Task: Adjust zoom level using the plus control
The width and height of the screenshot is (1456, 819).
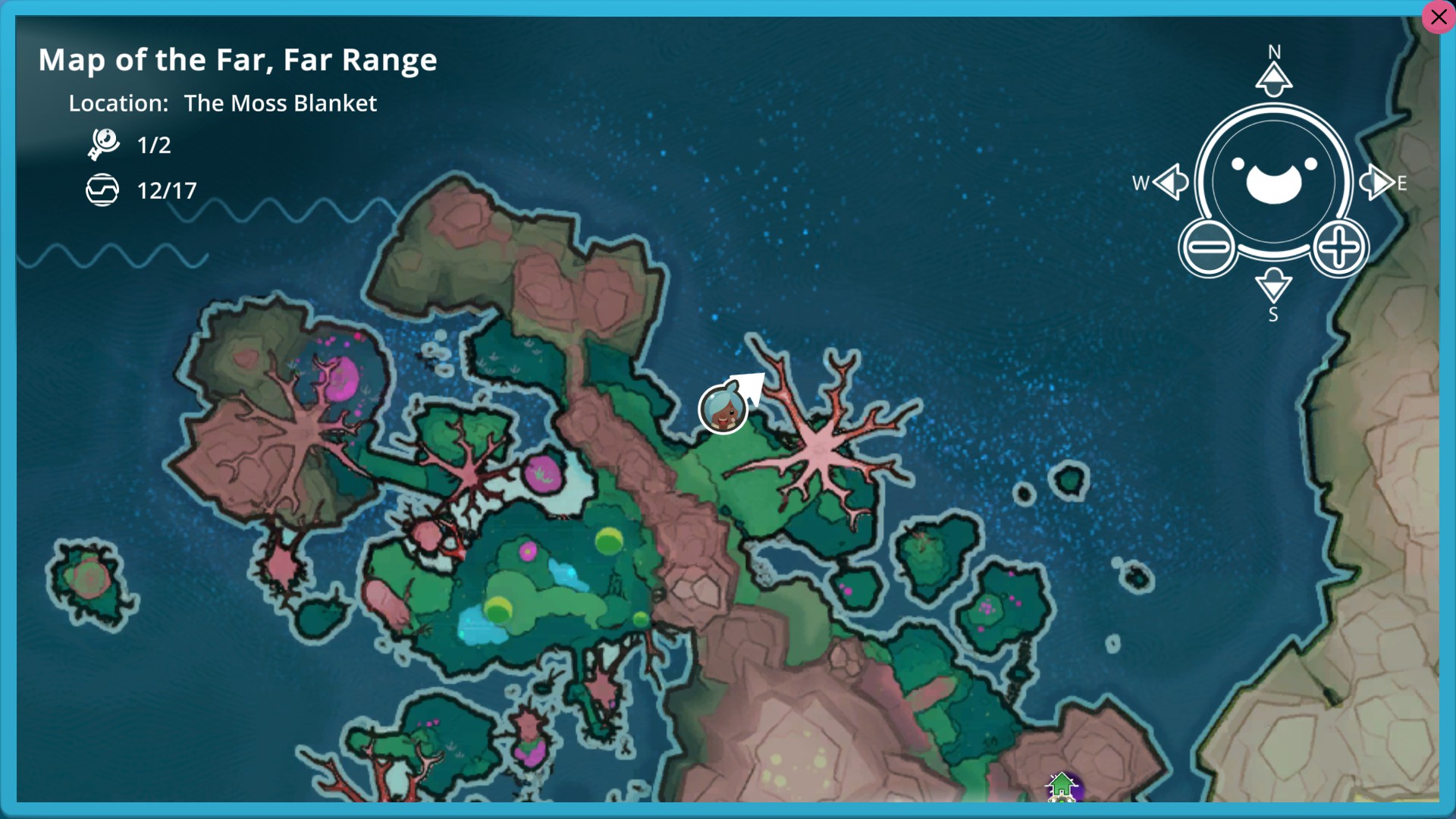Action: point(1339,246)
